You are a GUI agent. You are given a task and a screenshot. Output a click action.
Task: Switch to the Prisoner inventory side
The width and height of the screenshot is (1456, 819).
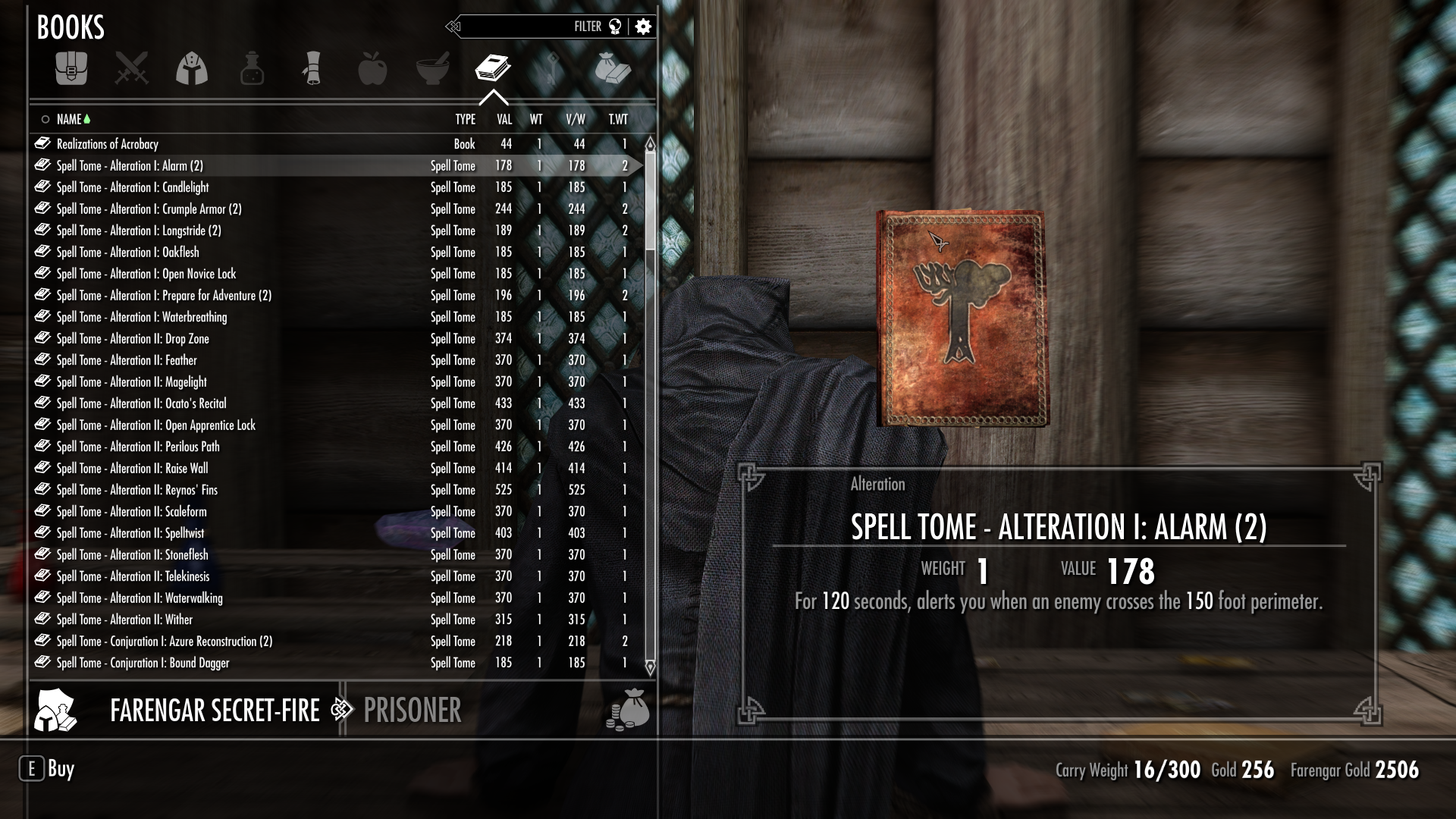tap(412, 711)
